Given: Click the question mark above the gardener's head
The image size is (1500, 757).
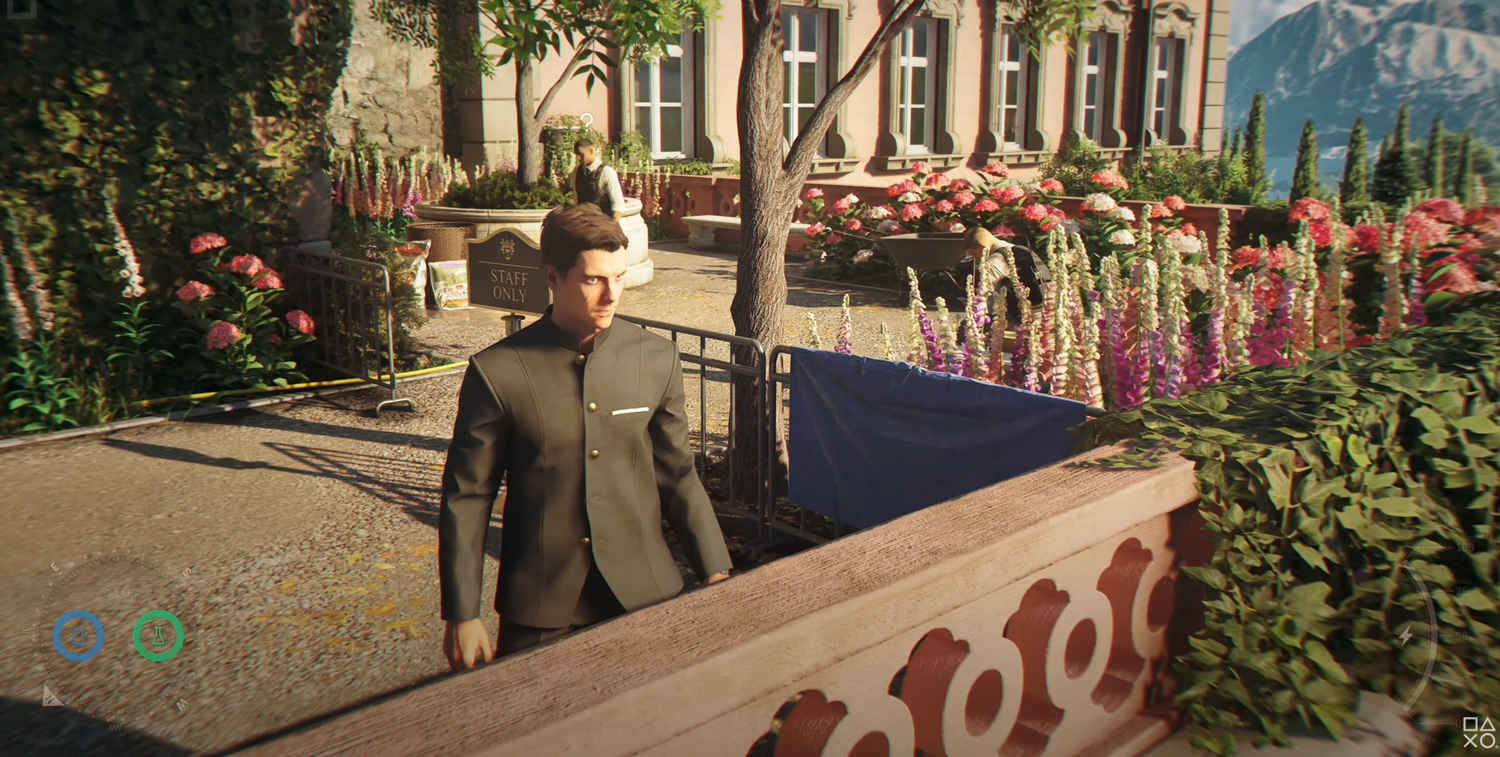Looking at the screenshot, I should coord(586,123).
